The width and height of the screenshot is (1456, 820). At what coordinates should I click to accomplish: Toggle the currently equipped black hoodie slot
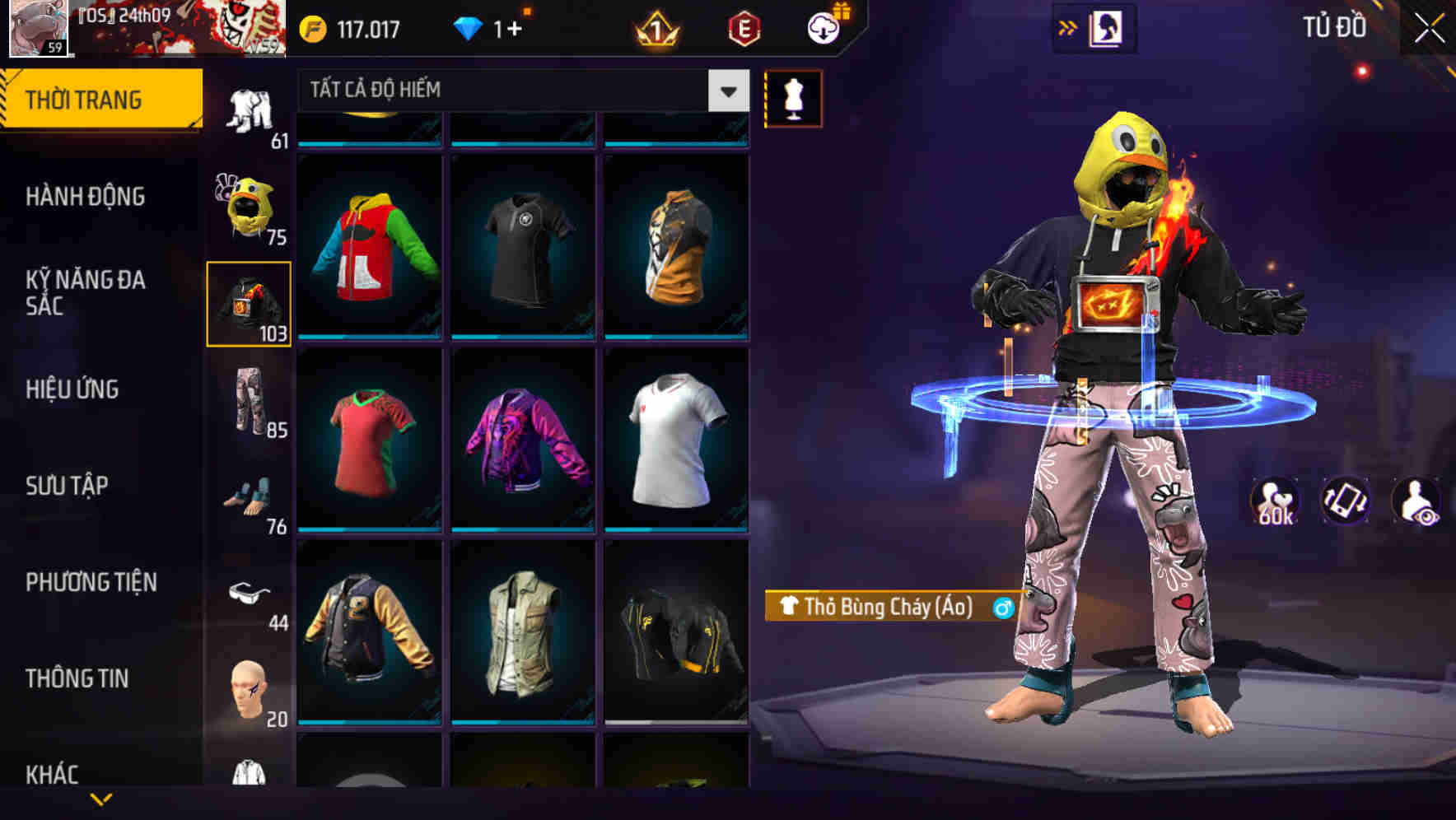pyautogui.click(x=250, y=302)
